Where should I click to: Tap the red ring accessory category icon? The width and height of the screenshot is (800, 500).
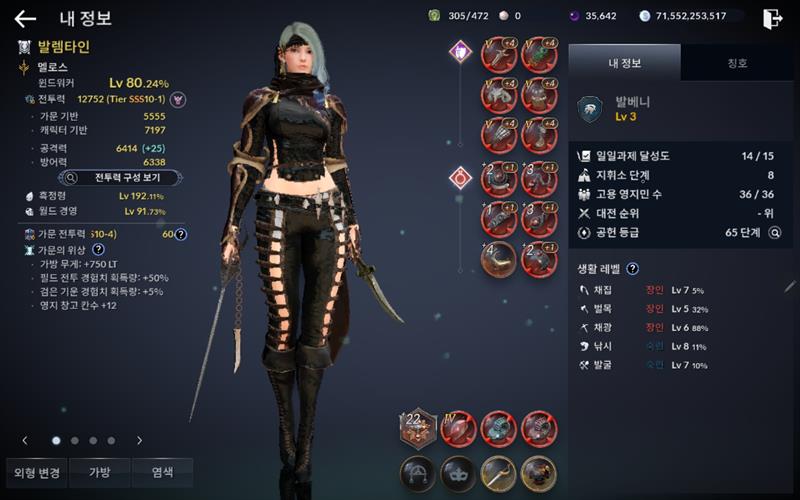(x=459, y=178)
